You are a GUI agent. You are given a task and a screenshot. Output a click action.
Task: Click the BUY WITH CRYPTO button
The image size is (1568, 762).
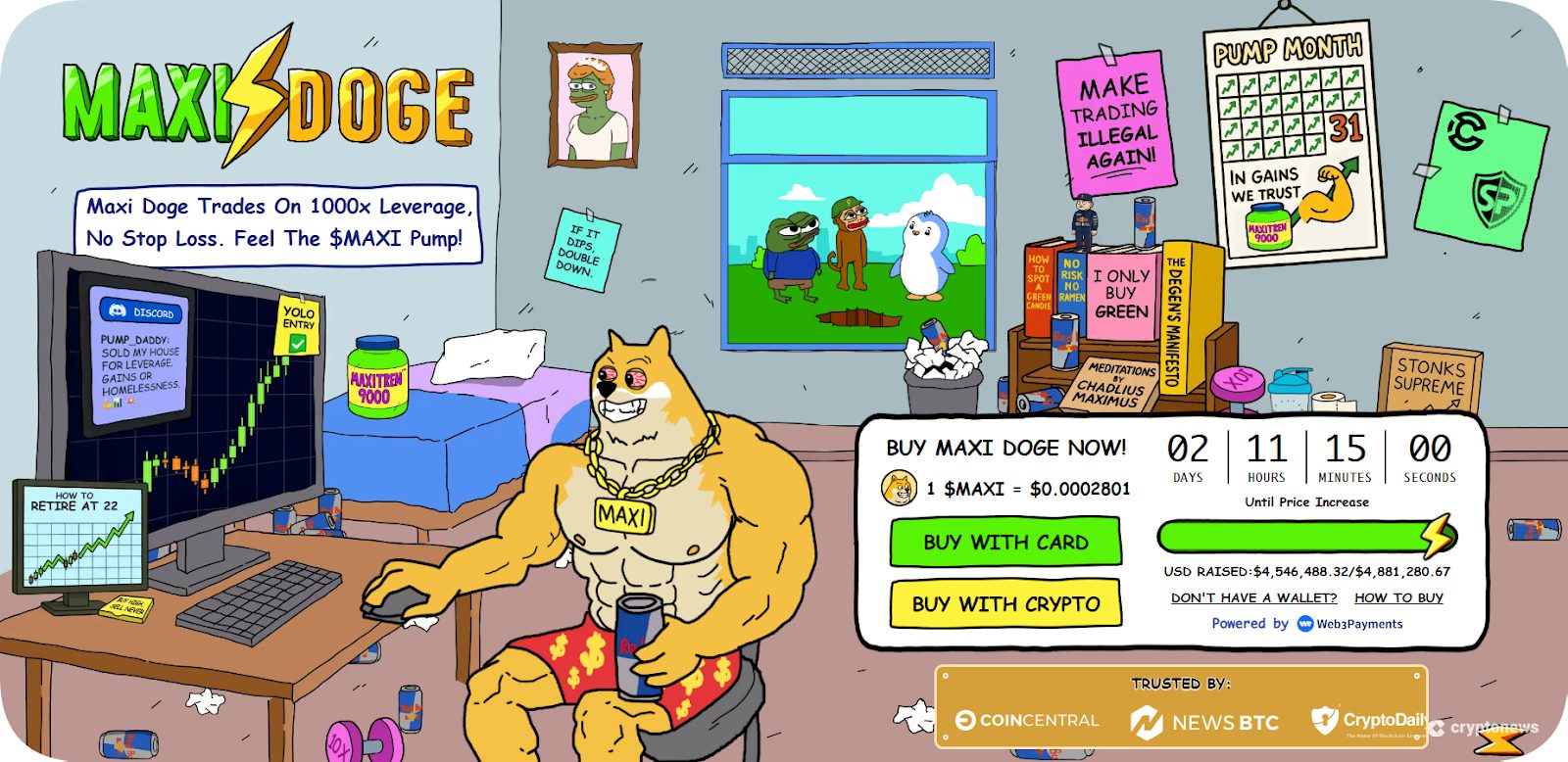coord(1004,604)
